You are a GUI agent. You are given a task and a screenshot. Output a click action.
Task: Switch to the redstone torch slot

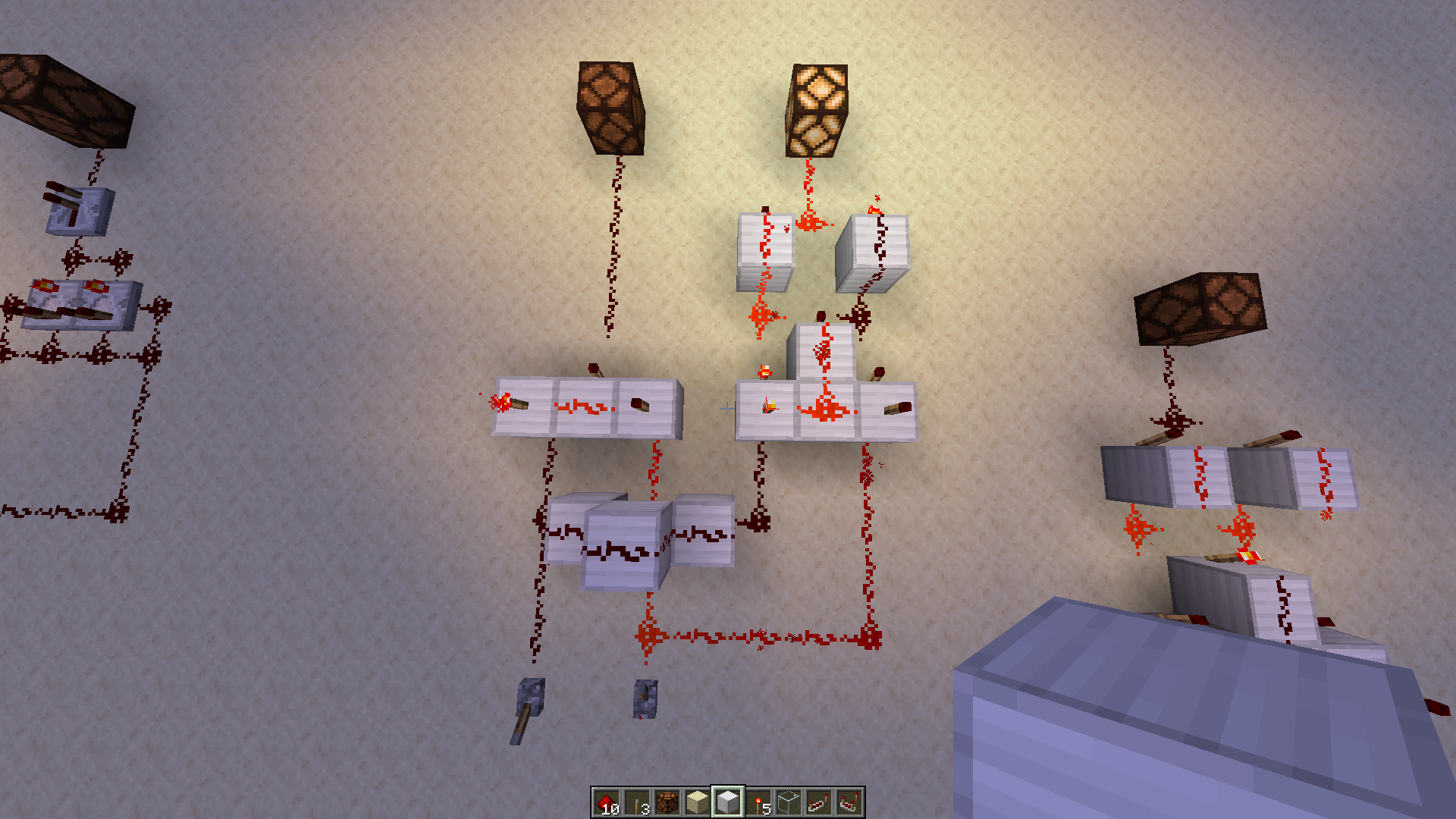coord(758,802)
